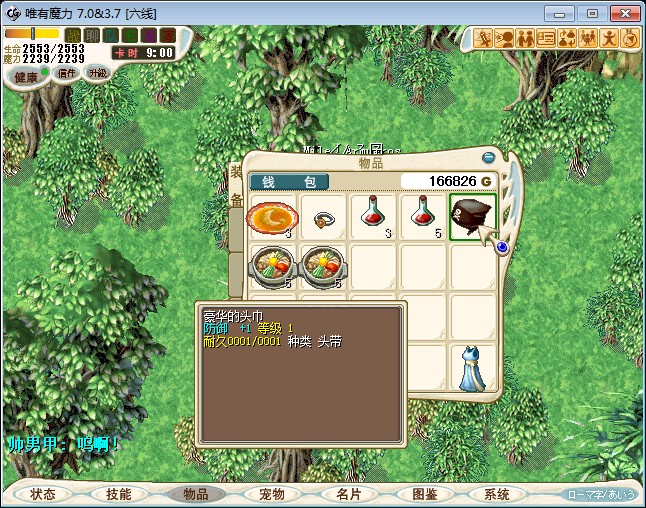Open the 技能 skills menu
Viewport: 646px width, 508px height.
[x=119, y=494]
